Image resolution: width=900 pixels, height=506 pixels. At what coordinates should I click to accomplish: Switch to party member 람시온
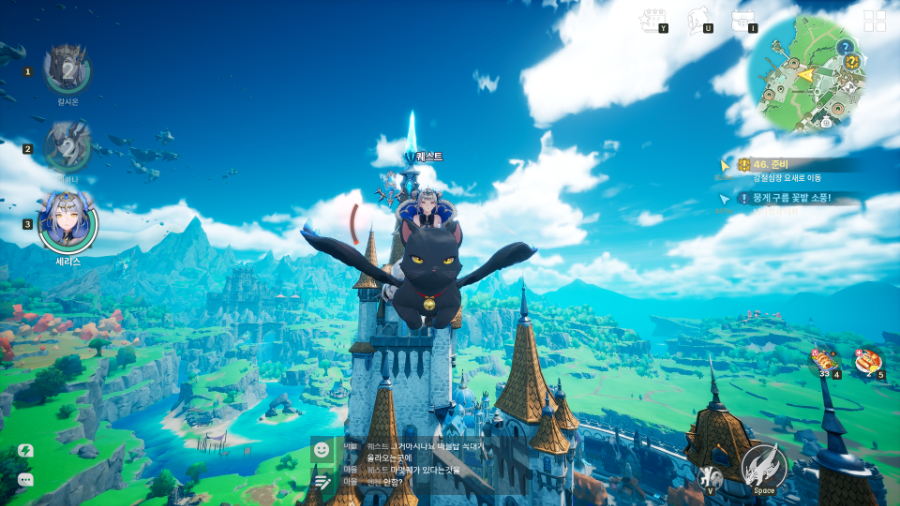coord(67,70)
